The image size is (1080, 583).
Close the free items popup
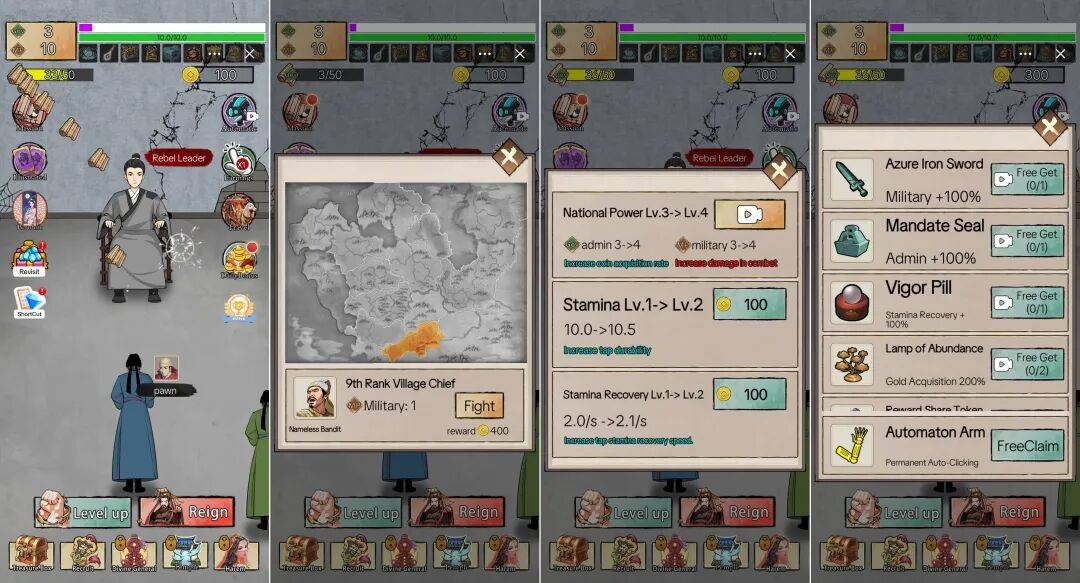pyautogui.click(x=1049, y=128)
